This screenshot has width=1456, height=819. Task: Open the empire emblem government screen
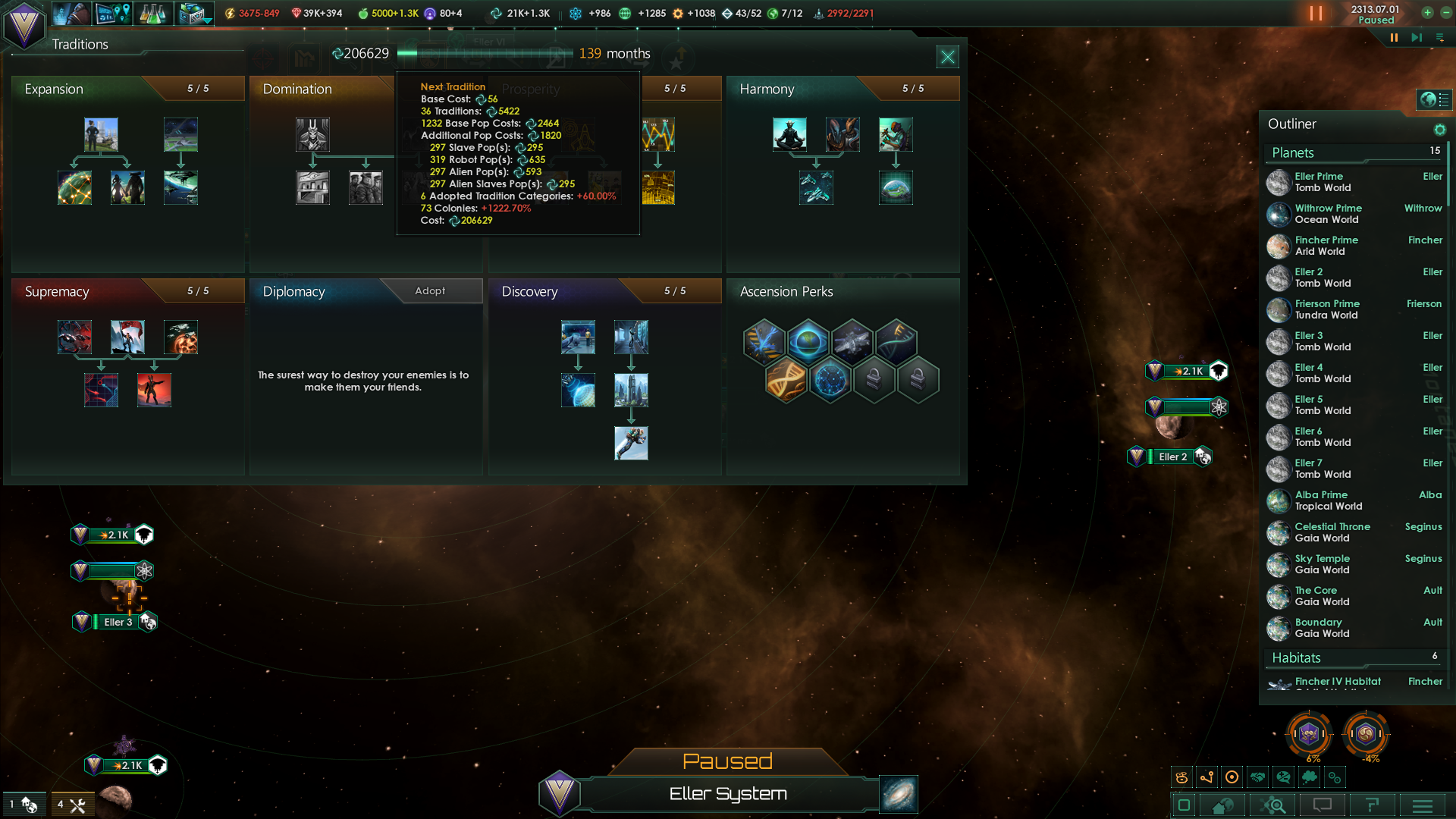24,25
